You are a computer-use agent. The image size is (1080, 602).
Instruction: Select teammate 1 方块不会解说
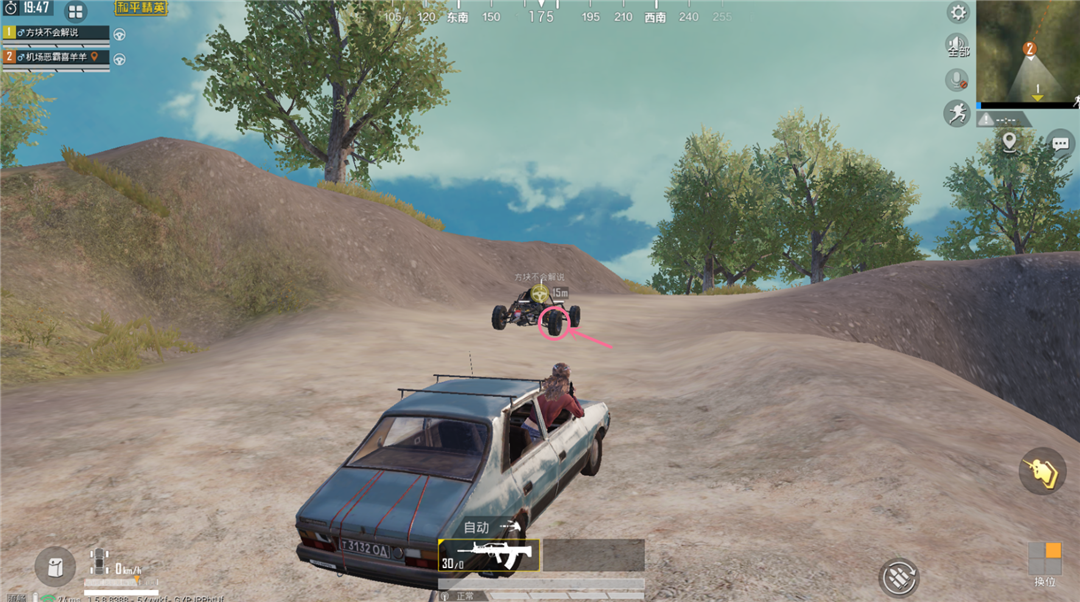pos(56,33)
